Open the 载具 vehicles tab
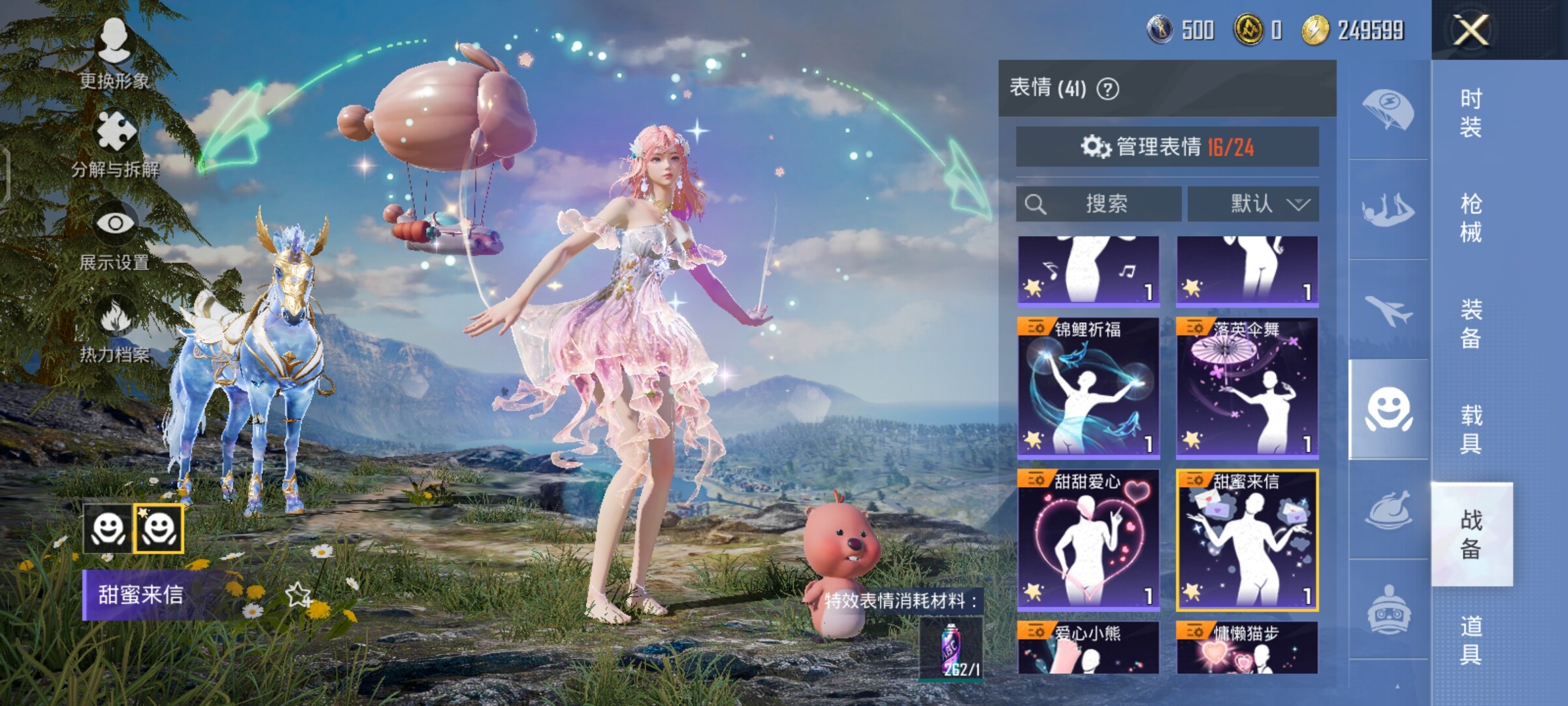Image resolution: width=1568 pixels, height=706 pixels. (1471, 429)
